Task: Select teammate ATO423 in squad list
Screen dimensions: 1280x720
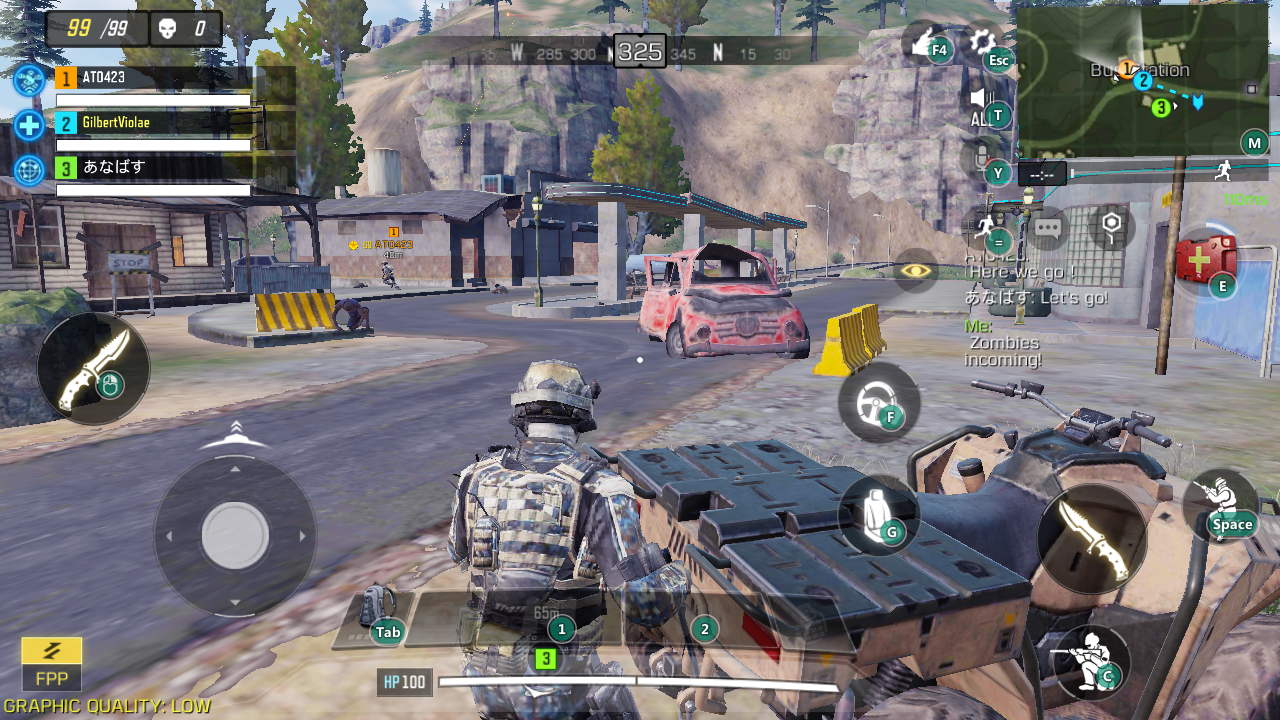Action: (x=150, y=79)
